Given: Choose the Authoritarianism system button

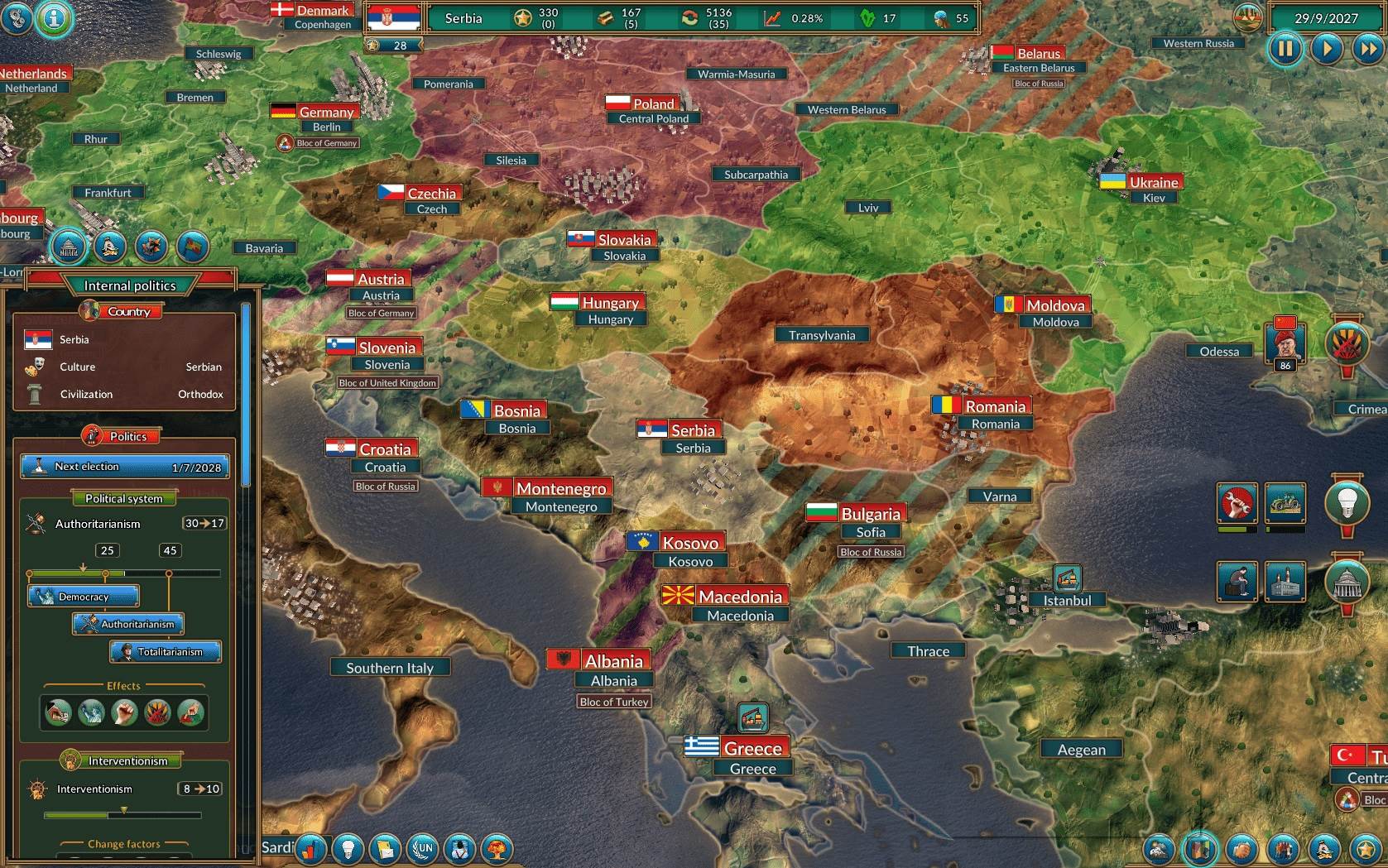Looking at the screenshot, I should tap(128, 624).
